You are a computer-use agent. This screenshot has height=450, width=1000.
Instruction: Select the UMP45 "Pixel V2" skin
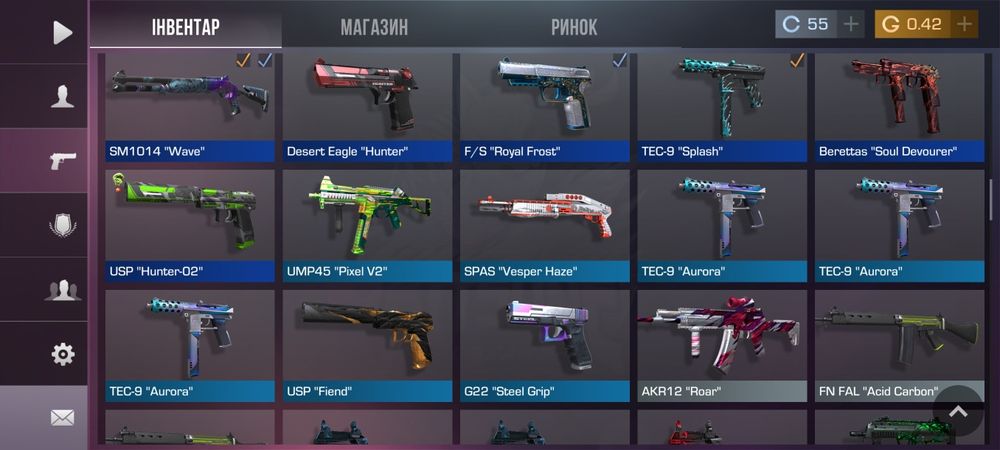tap(367, 224)
